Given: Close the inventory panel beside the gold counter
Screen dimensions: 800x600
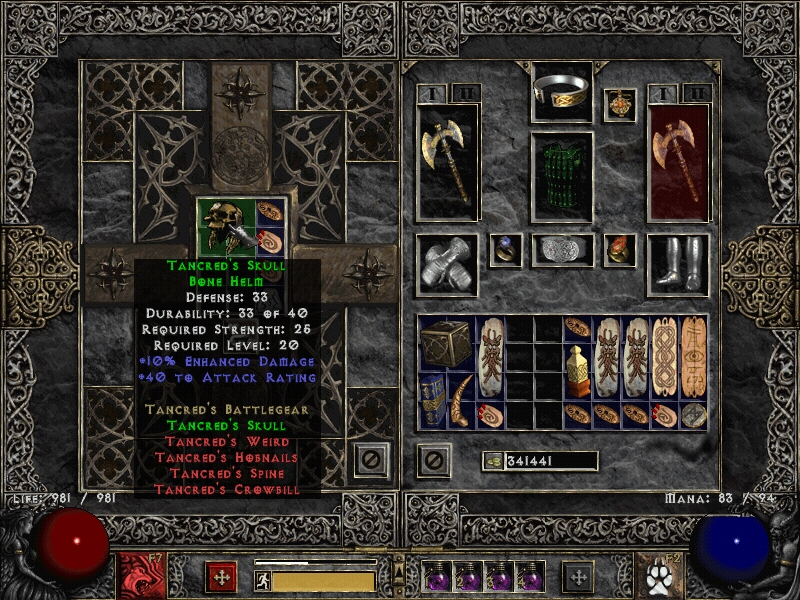Looking at the screenshot, I should click(x=433, y=460).
